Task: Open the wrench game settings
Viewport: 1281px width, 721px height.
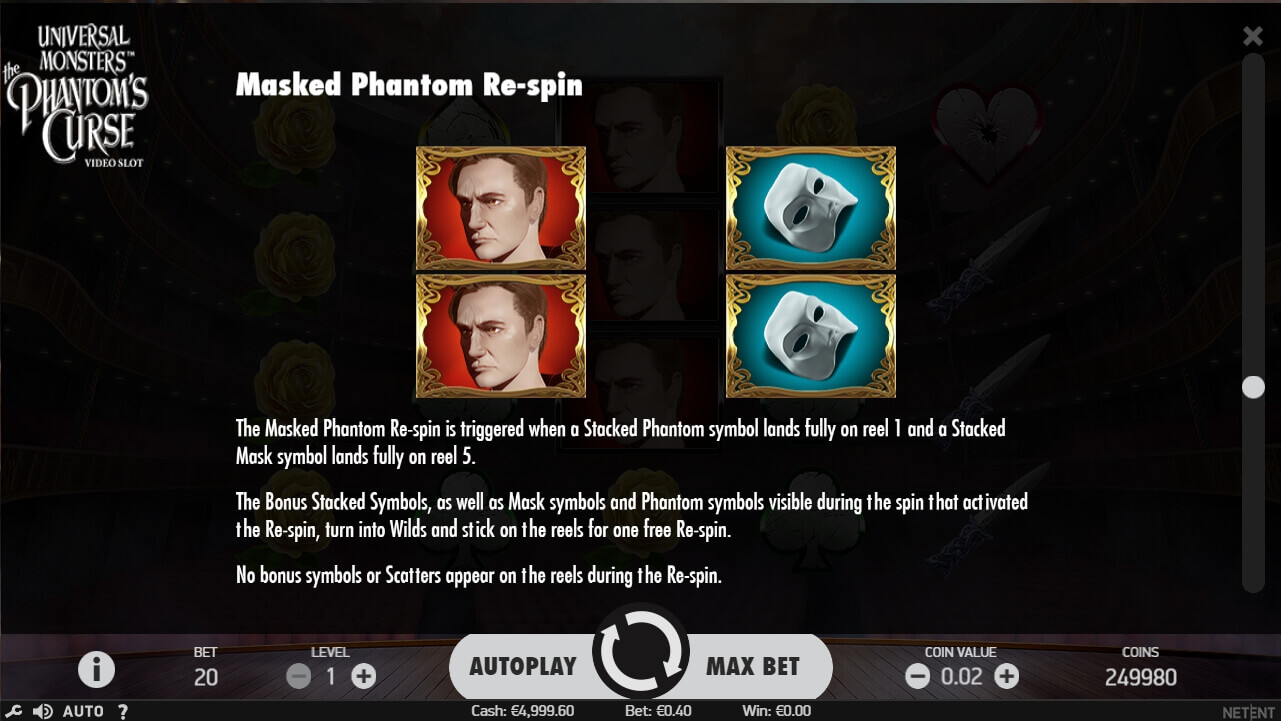Action: tap(14, 711)
